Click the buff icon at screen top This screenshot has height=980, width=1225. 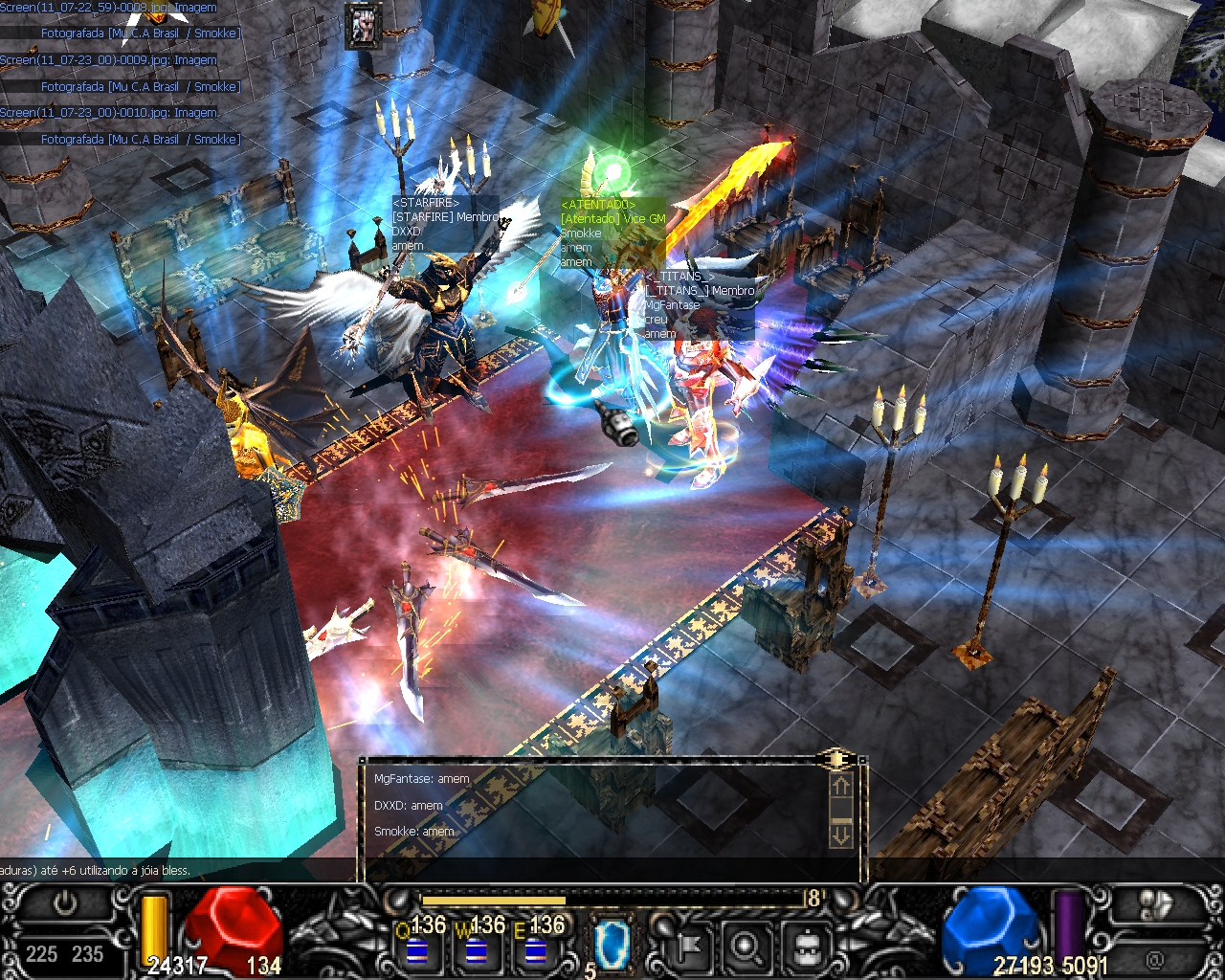tap(363, 24)
